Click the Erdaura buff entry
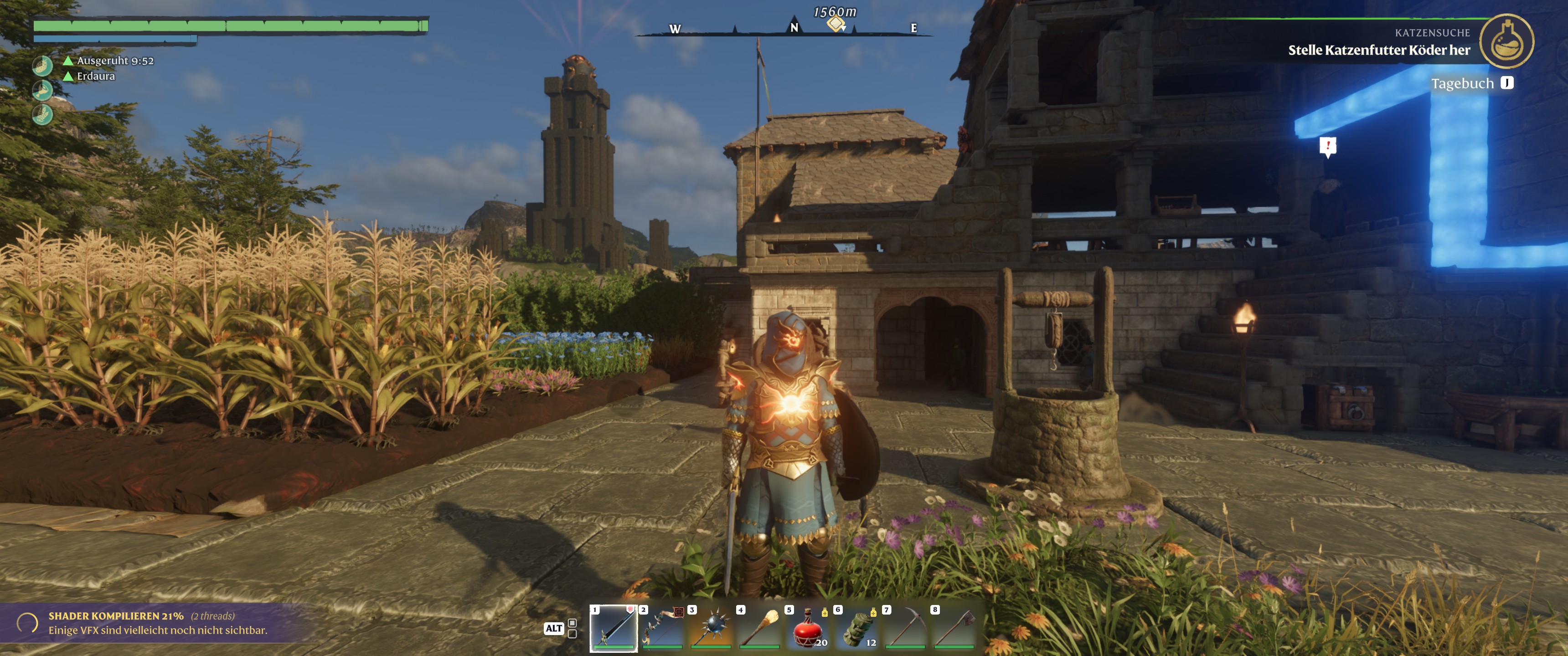This screenshot has height=656, width=1568. click(95, 76)
